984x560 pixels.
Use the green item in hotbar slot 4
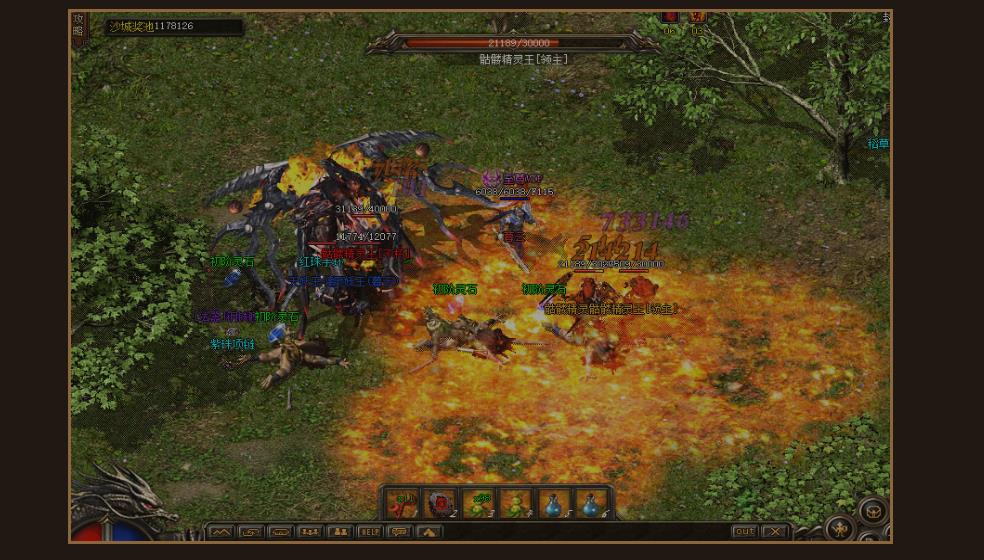pyautogui.click(x=516, y=503)
